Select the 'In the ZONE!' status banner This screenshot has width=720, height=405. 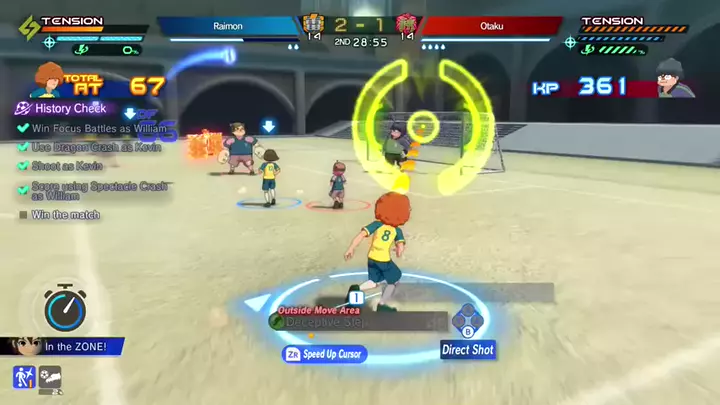[70, 347]
